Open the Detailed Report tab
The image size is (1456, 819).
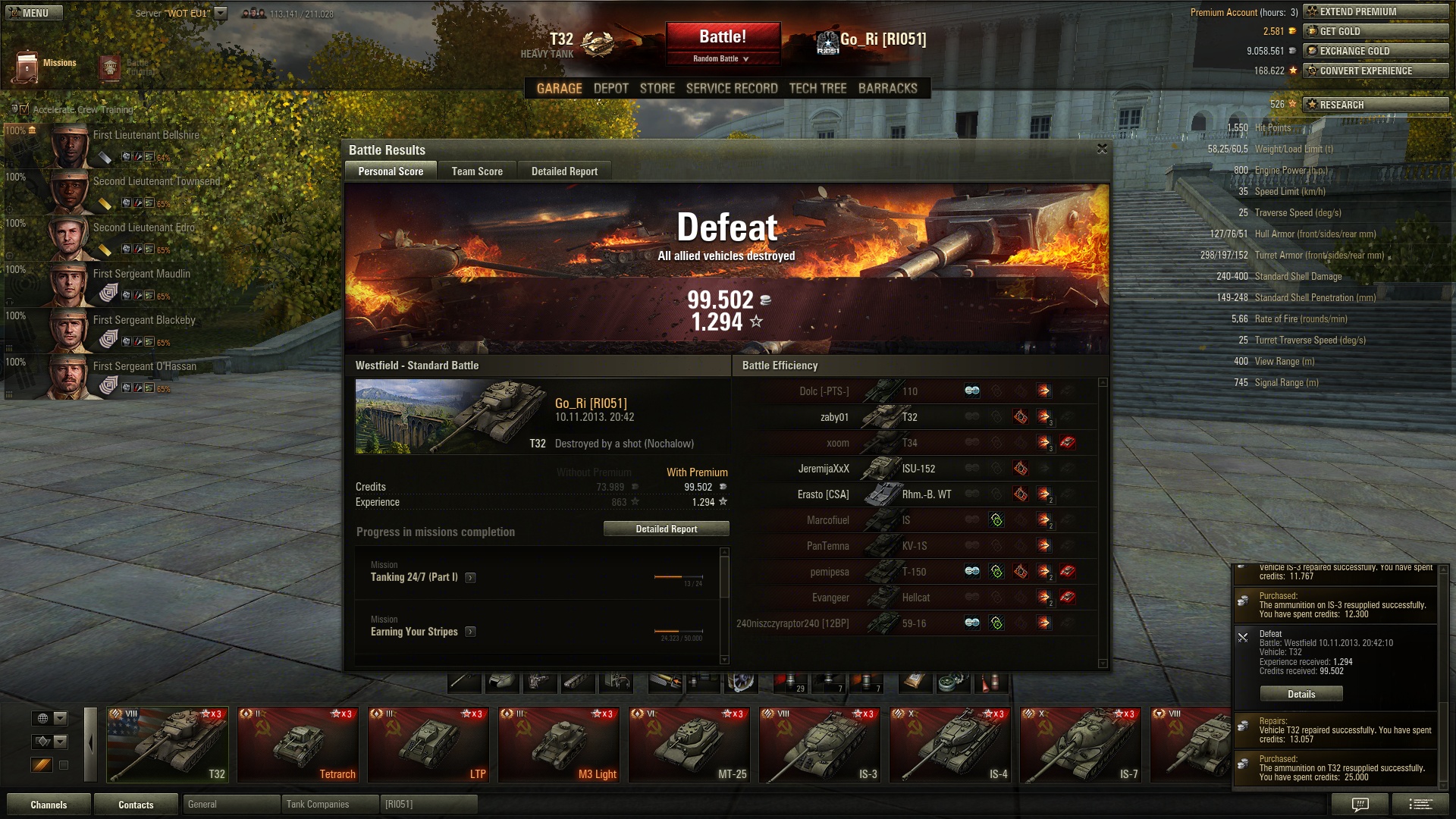pyautogui.click(x=564, y=171)
